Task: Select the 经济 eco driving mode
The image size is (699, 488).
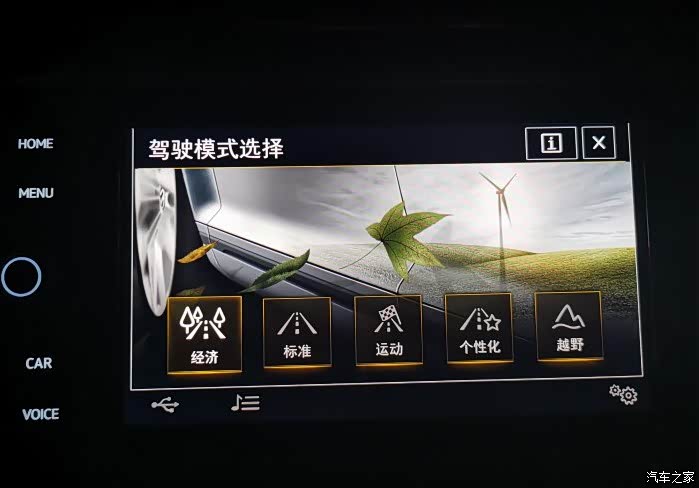Action: (x=204, y=332)
